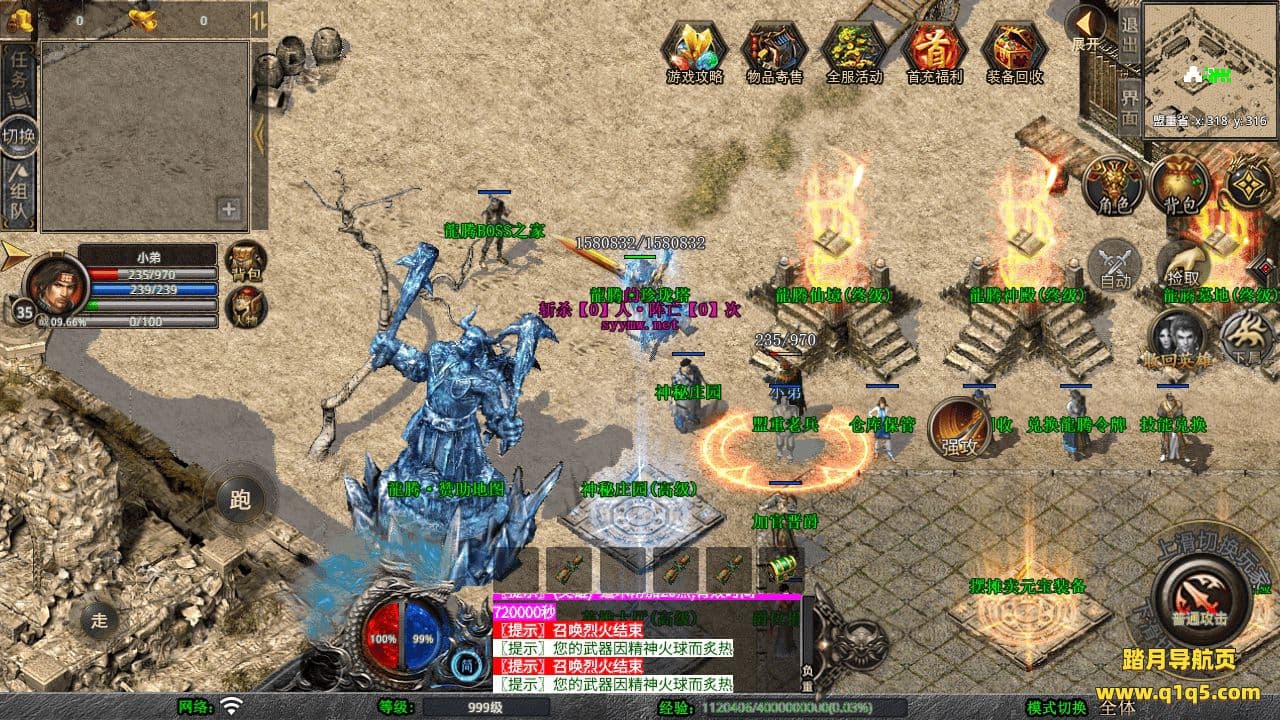This screenshot has height=720, width=1280.
Task: Tap the 捡取 pick-up button
Action: pyautogui.click(x=1183, y=265)
